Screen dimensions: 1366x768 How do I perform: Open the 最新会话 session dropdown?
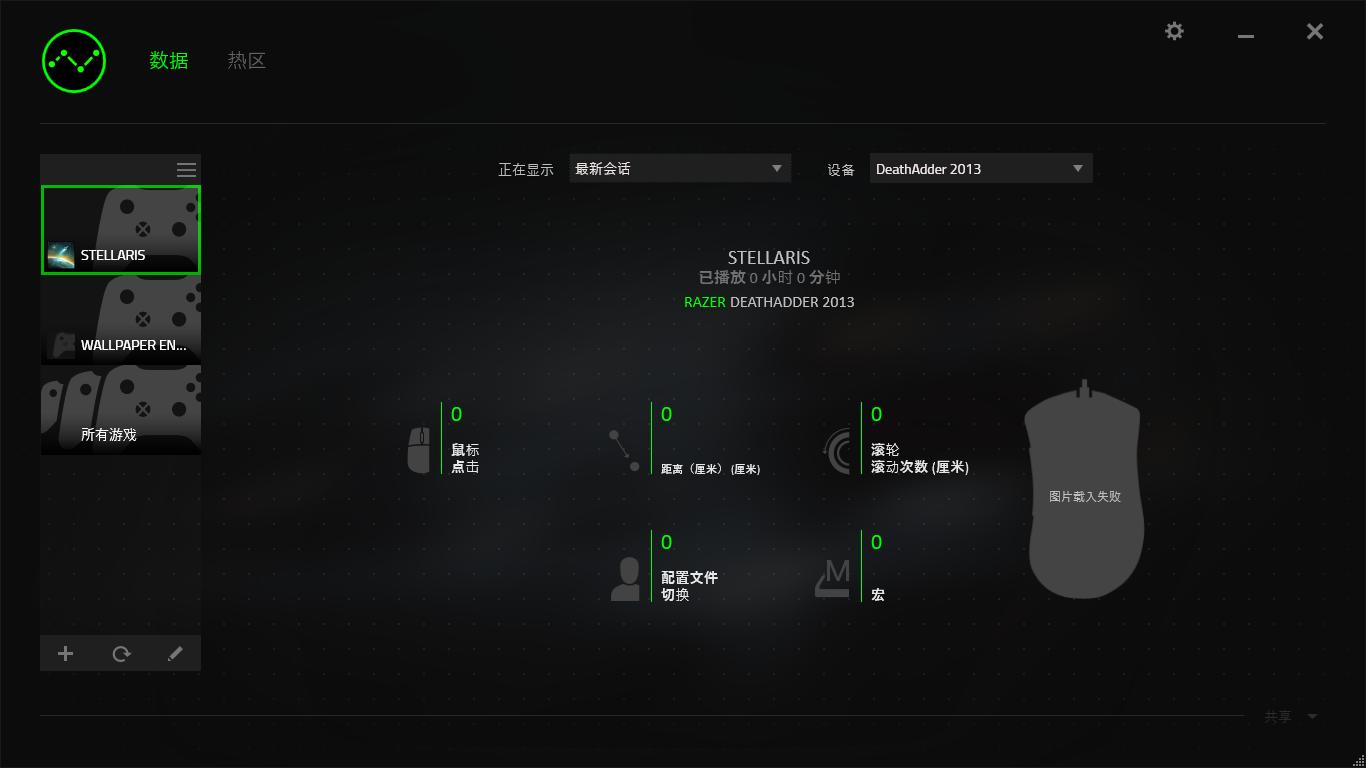click(x=680, y=168)
